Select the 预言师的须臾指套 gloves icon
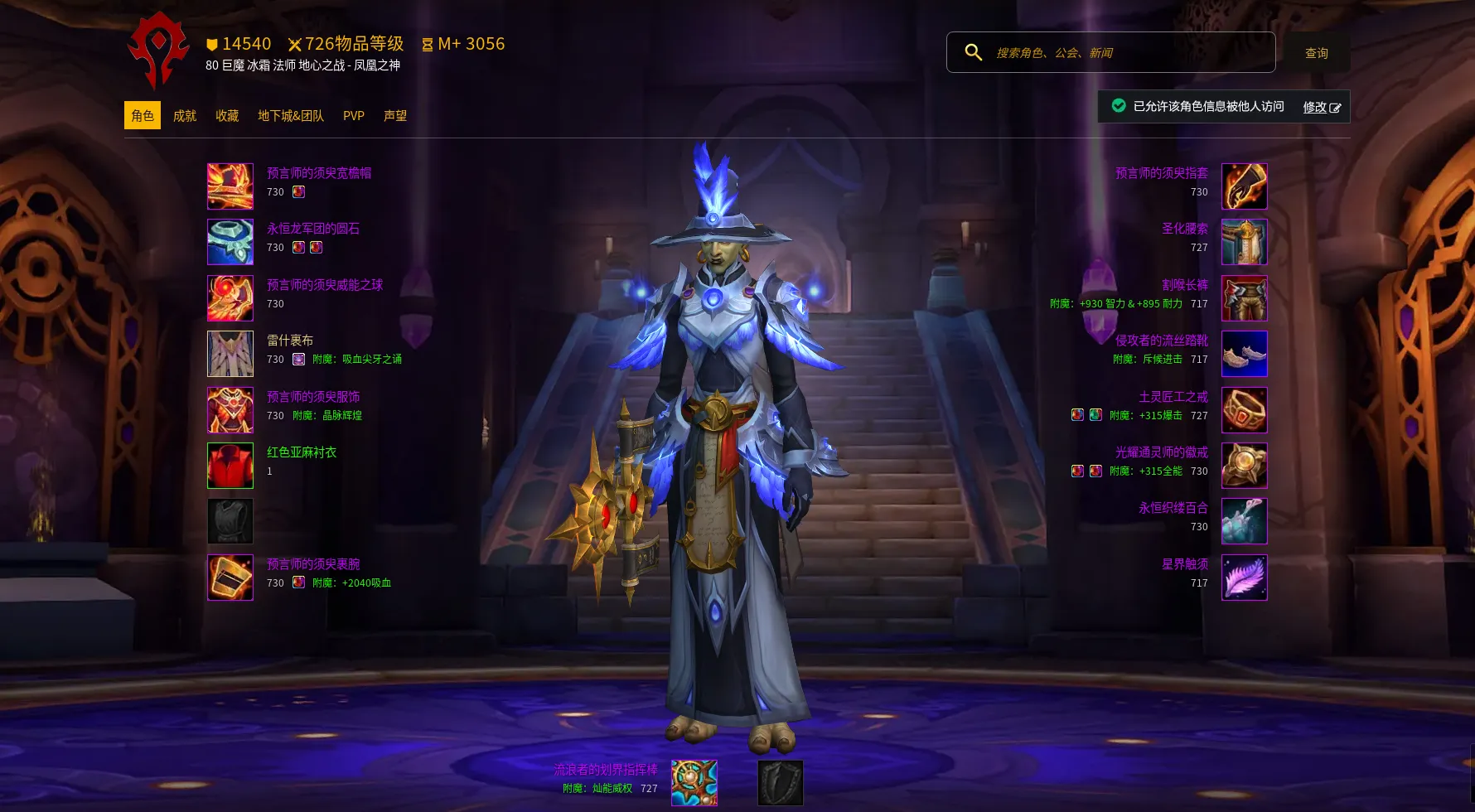 (x=1244, y=186)
